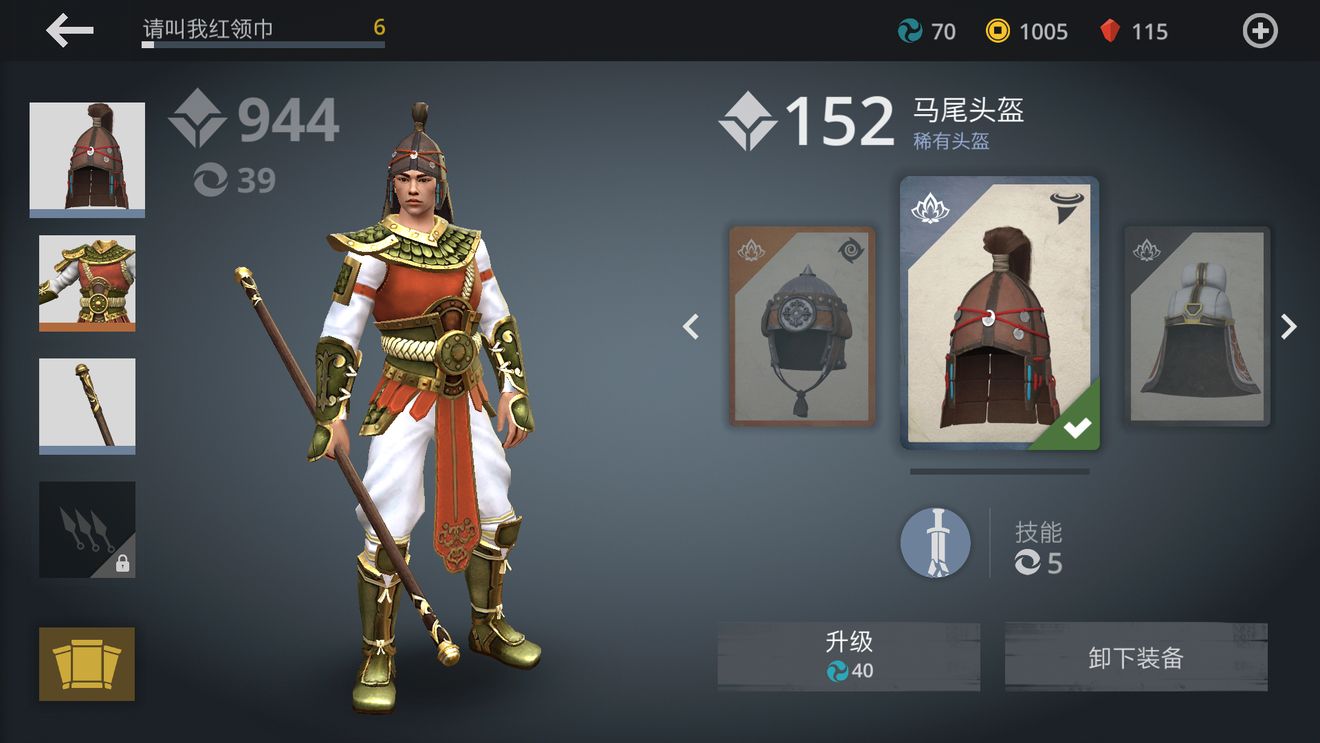Open the golden card collection button
This screenshot has width=1320, height=743.
[x=87, y=663]
